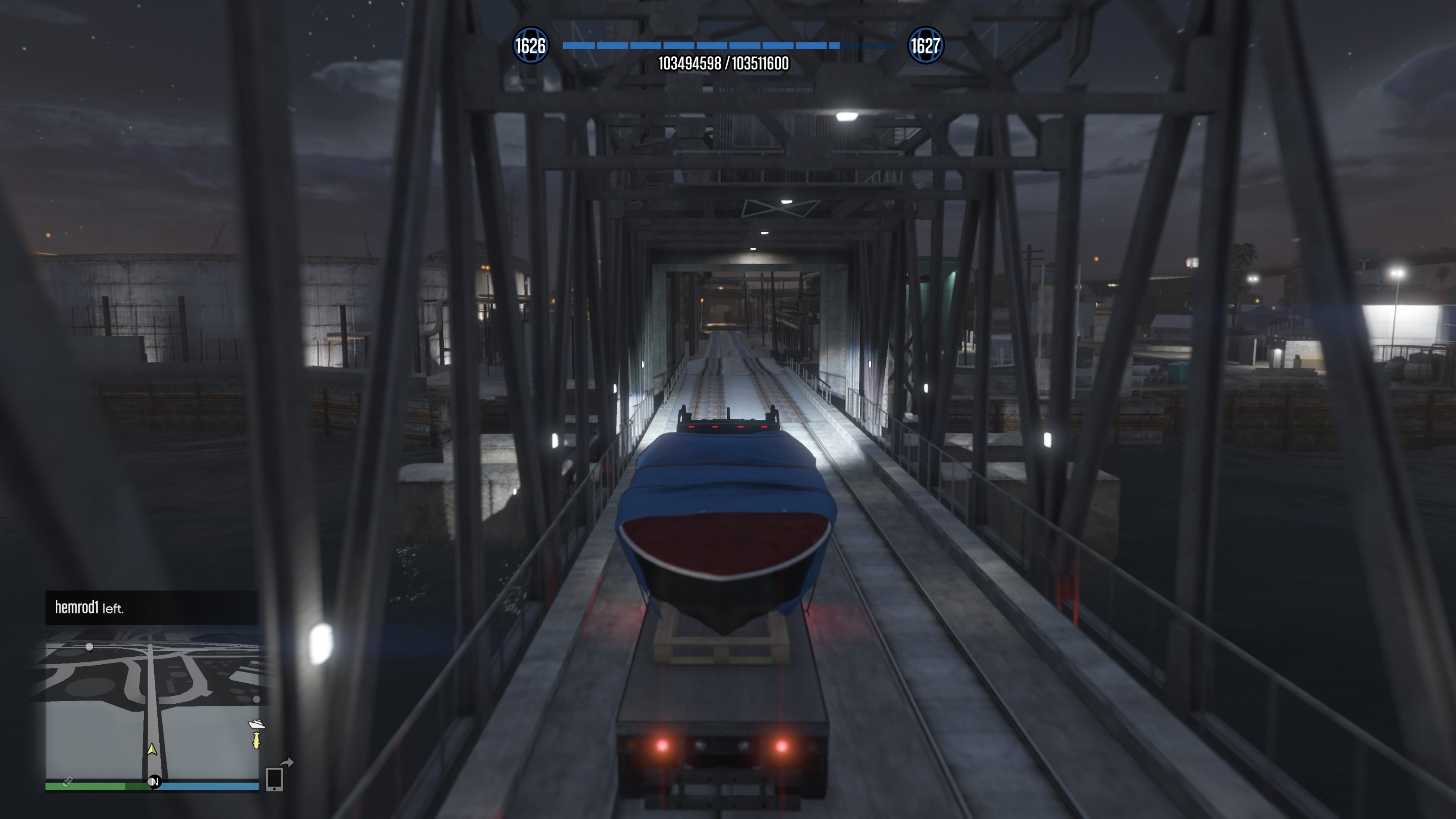1456x819 pixels.
Task: Click the next rank 1627 badge
Action: point(925,45)
